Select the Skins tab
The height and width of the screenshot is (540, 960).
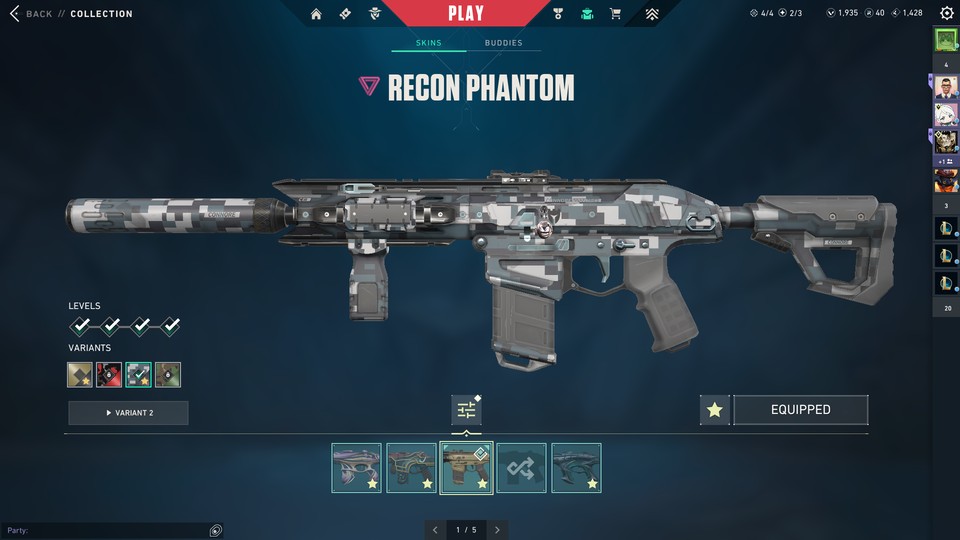click(428, 44)
